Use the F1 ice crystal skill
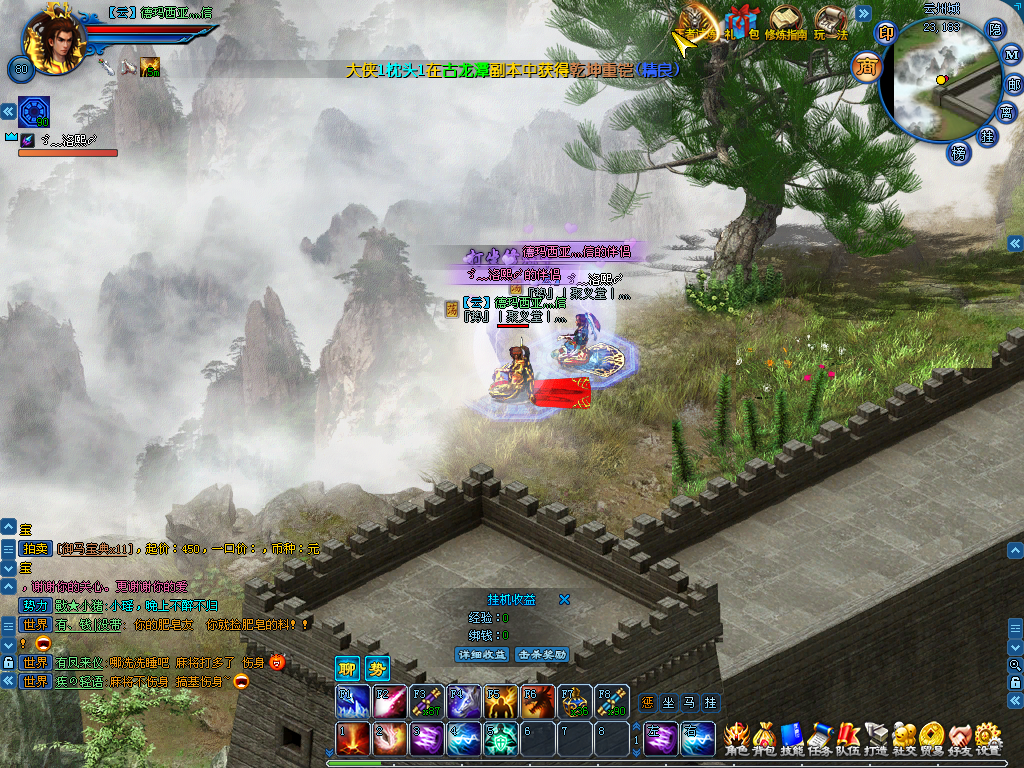This screenshot has height=768, width=1024. (350, 702)
